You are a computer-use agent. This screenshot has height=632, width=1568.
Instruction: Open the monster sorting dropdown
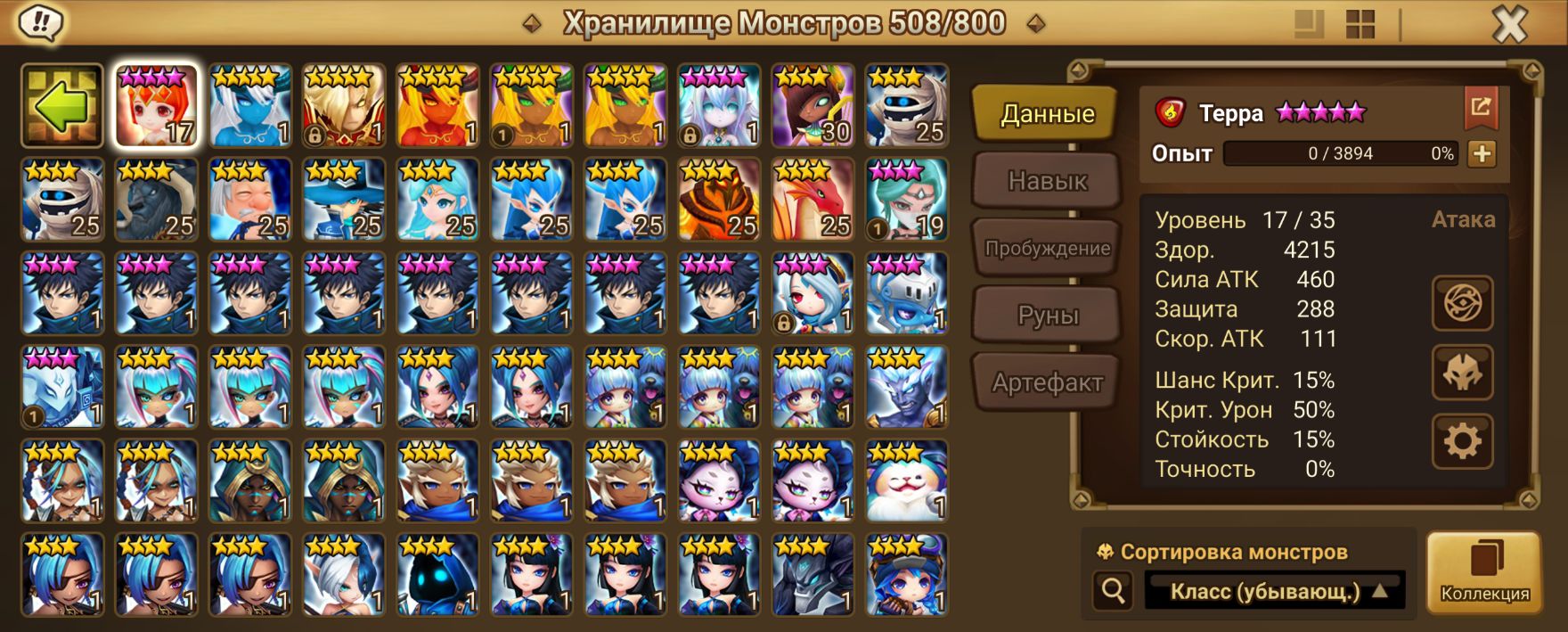1275,591
